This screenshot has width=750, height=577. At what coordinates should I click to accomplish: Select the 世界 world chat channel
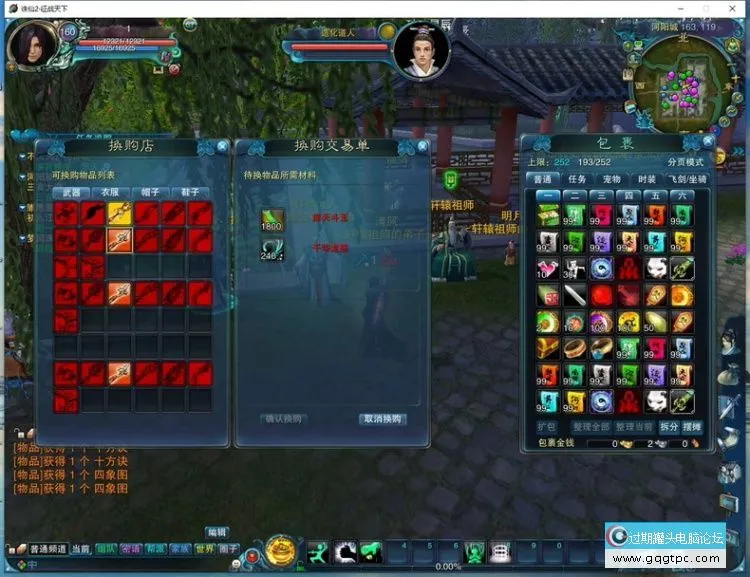click(x=204, y=549)
